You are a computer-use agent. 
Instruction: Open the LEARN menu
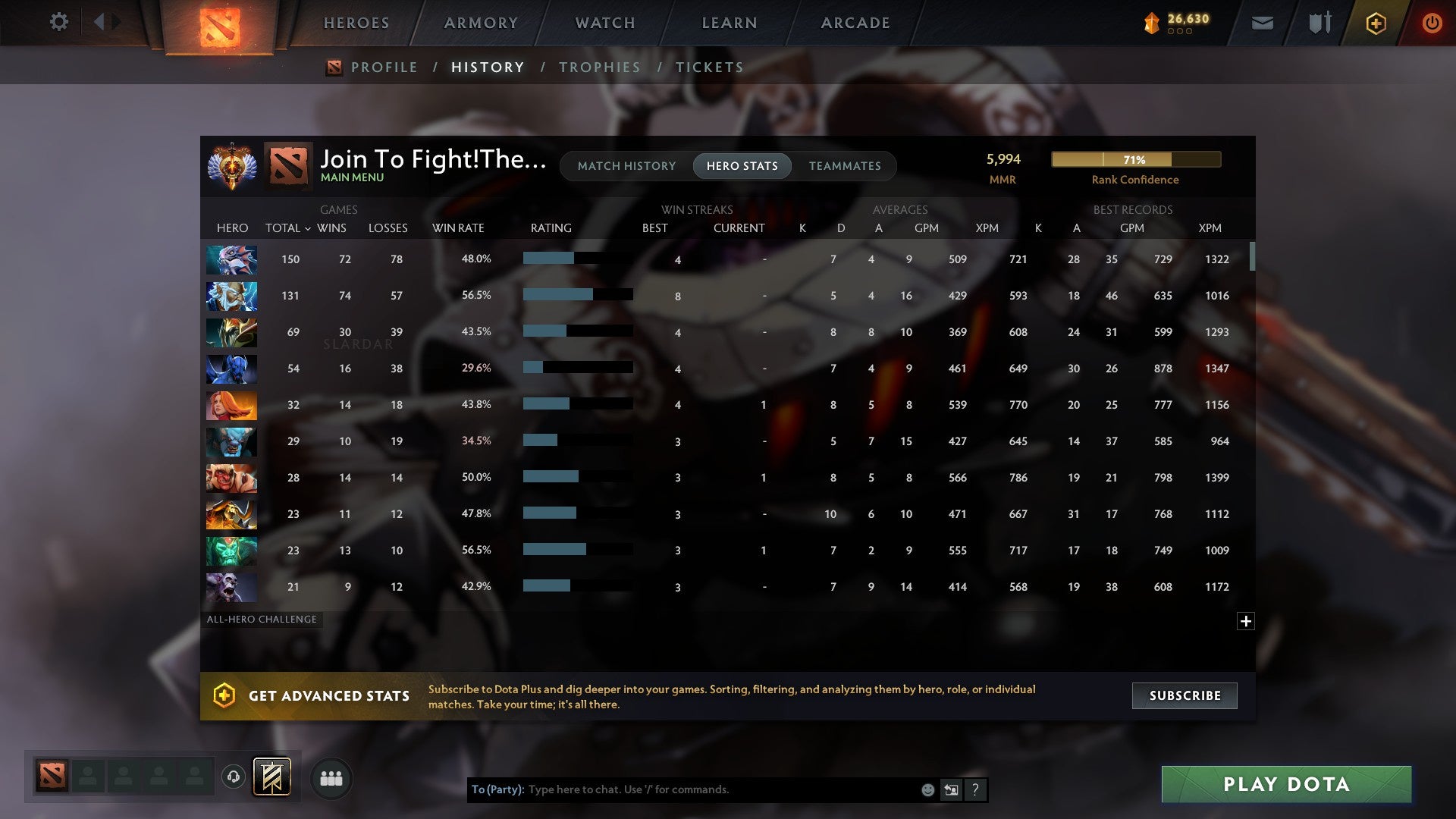728,23
